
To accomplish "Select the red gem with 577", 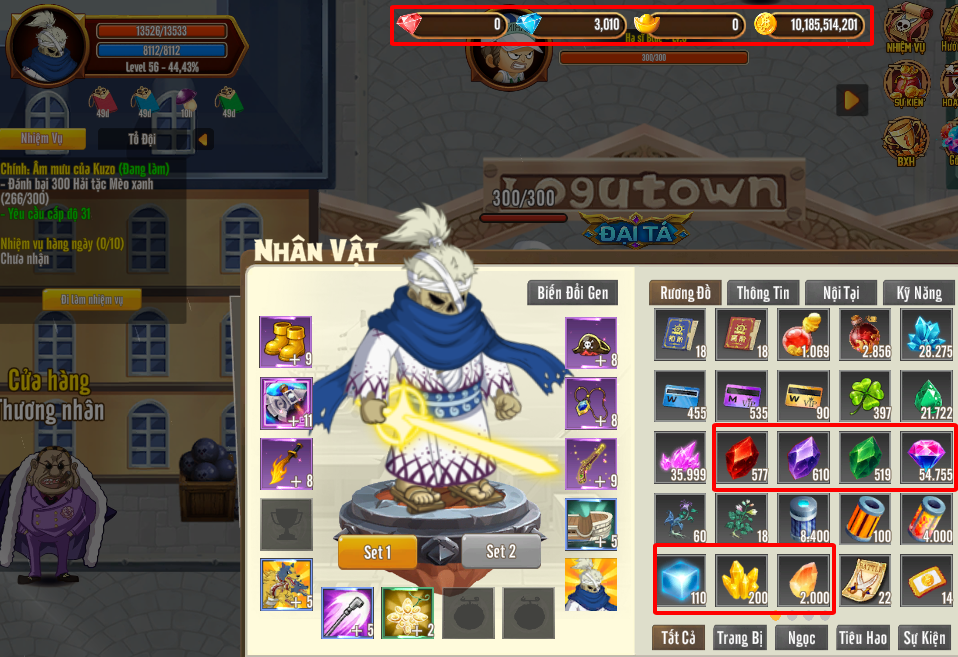I will [742, 457].
